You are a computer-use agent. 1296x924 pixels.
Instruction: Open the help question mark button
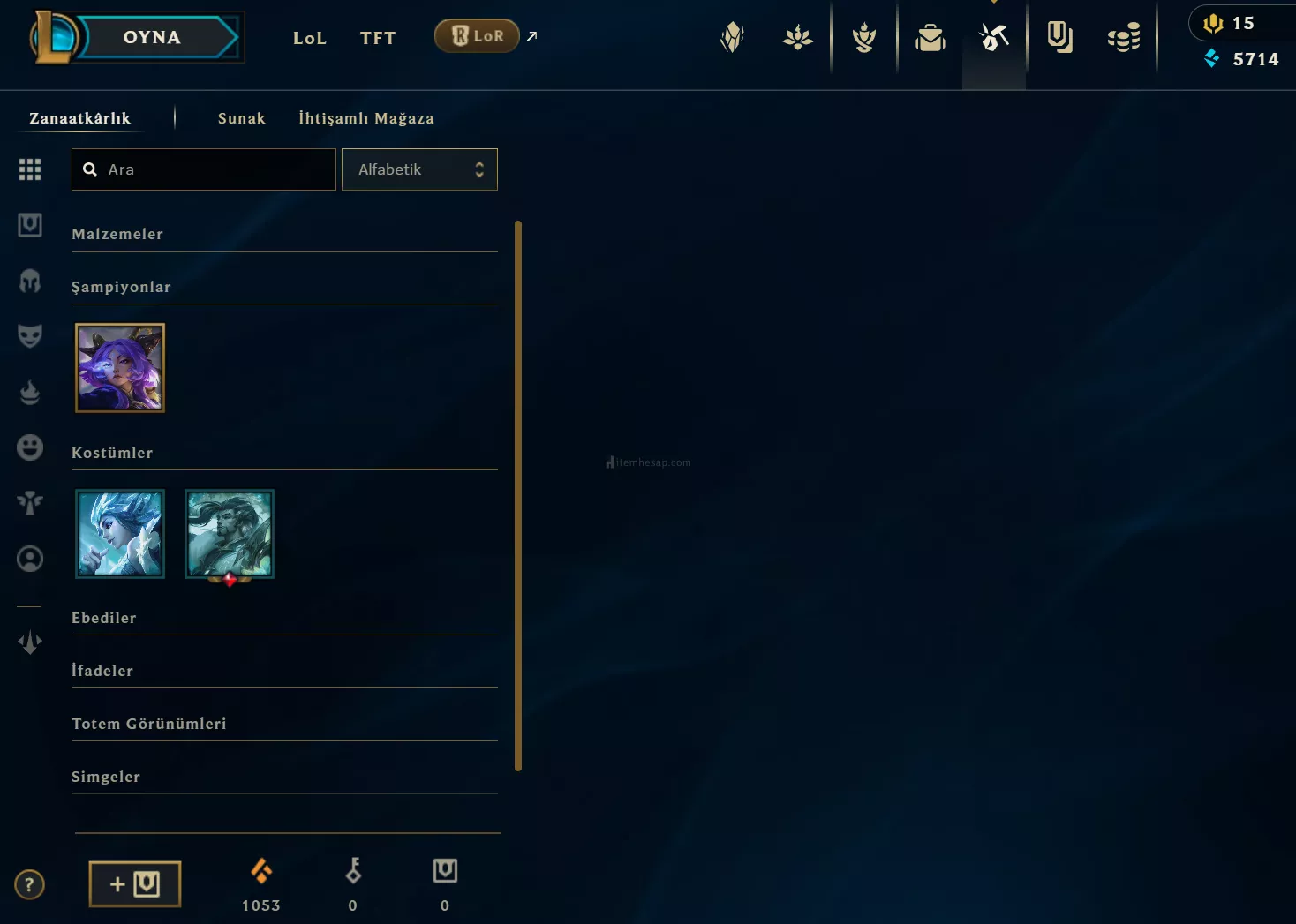click(x=29, y=884)
